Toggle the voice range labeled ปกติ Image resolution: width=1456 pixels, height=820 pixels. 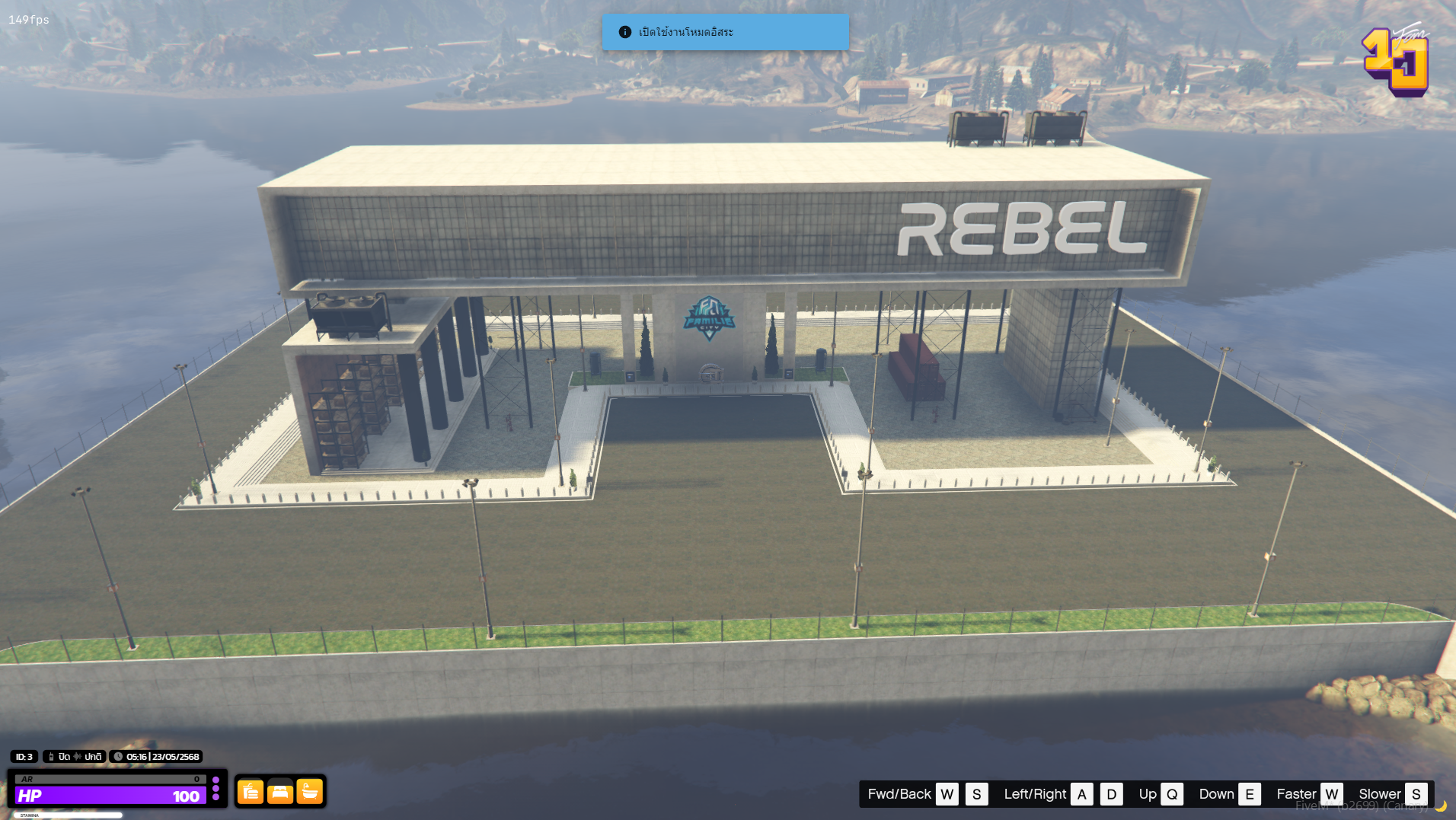pyautogui.click(x=93, y=757)
